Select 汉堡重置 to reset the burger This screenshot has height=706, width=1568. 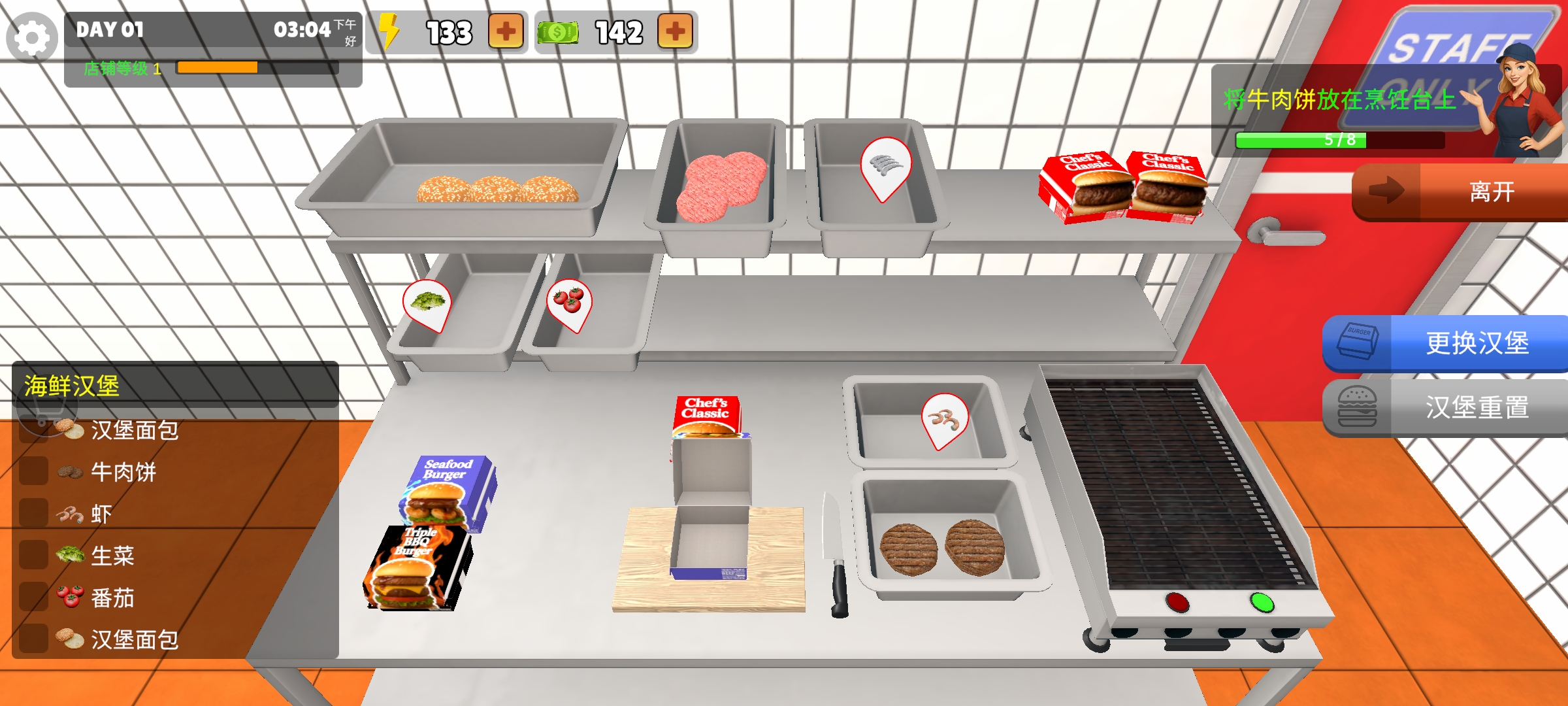click(x=1446, y=407)
